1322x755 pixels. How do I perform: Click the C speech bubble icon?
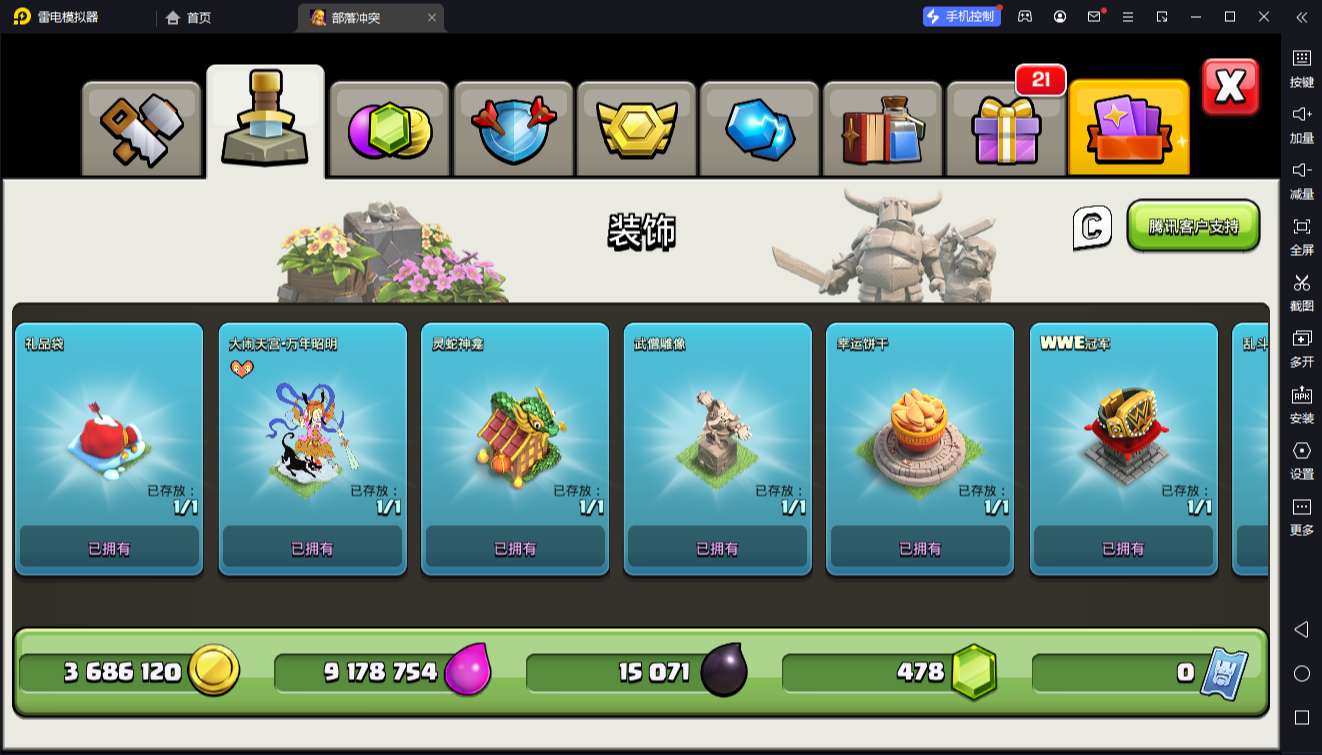1092,228
